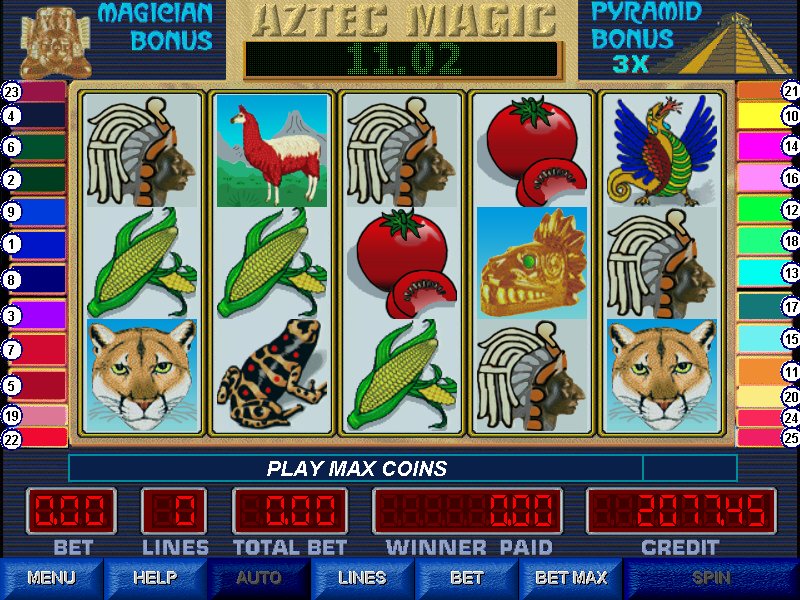Select payline number 9 marker
Viewport: 800px width, 600px height.
pyautogui.click(x=12, y=212)
